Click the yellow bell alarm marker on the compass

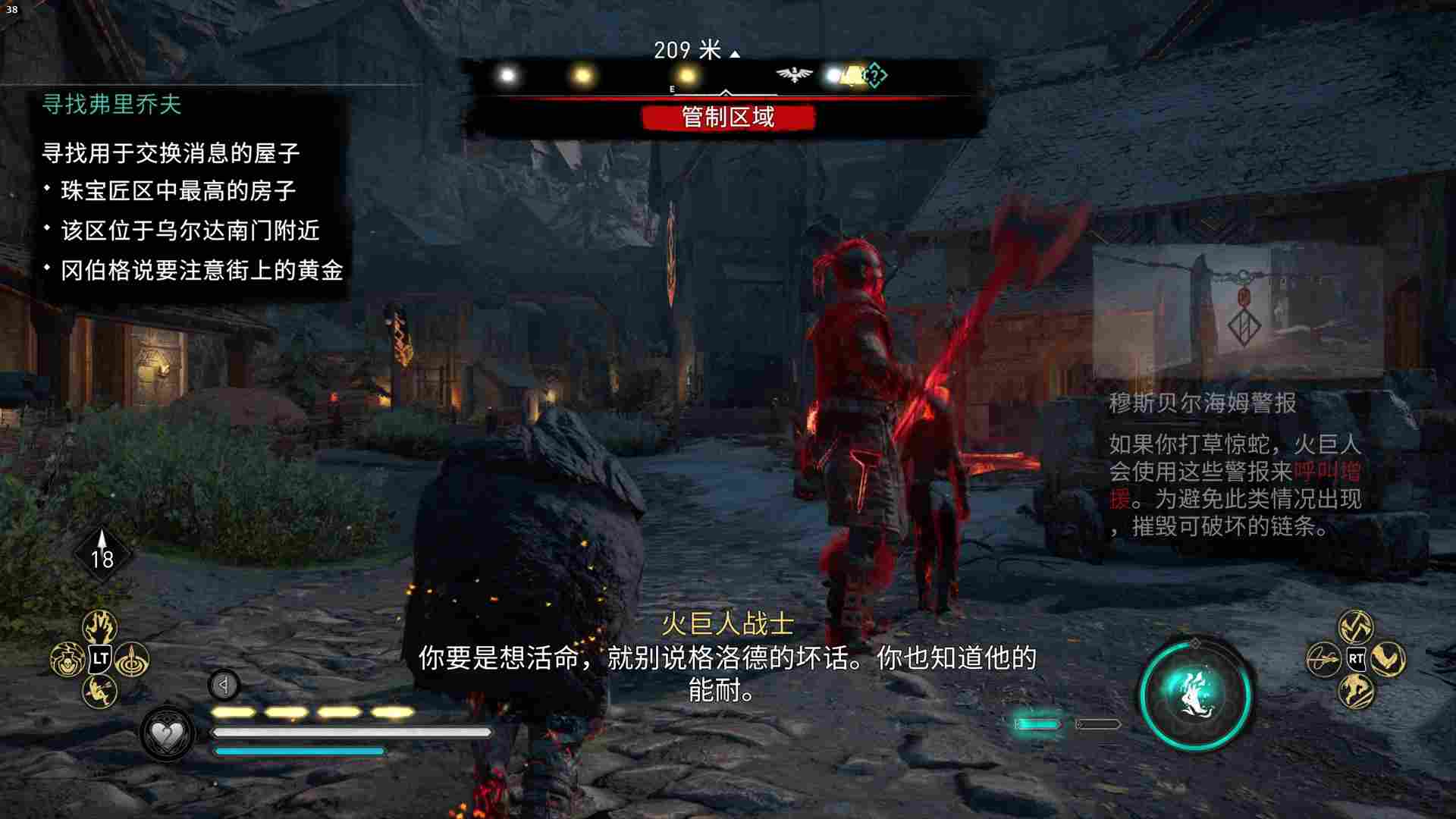click(852, 76)
